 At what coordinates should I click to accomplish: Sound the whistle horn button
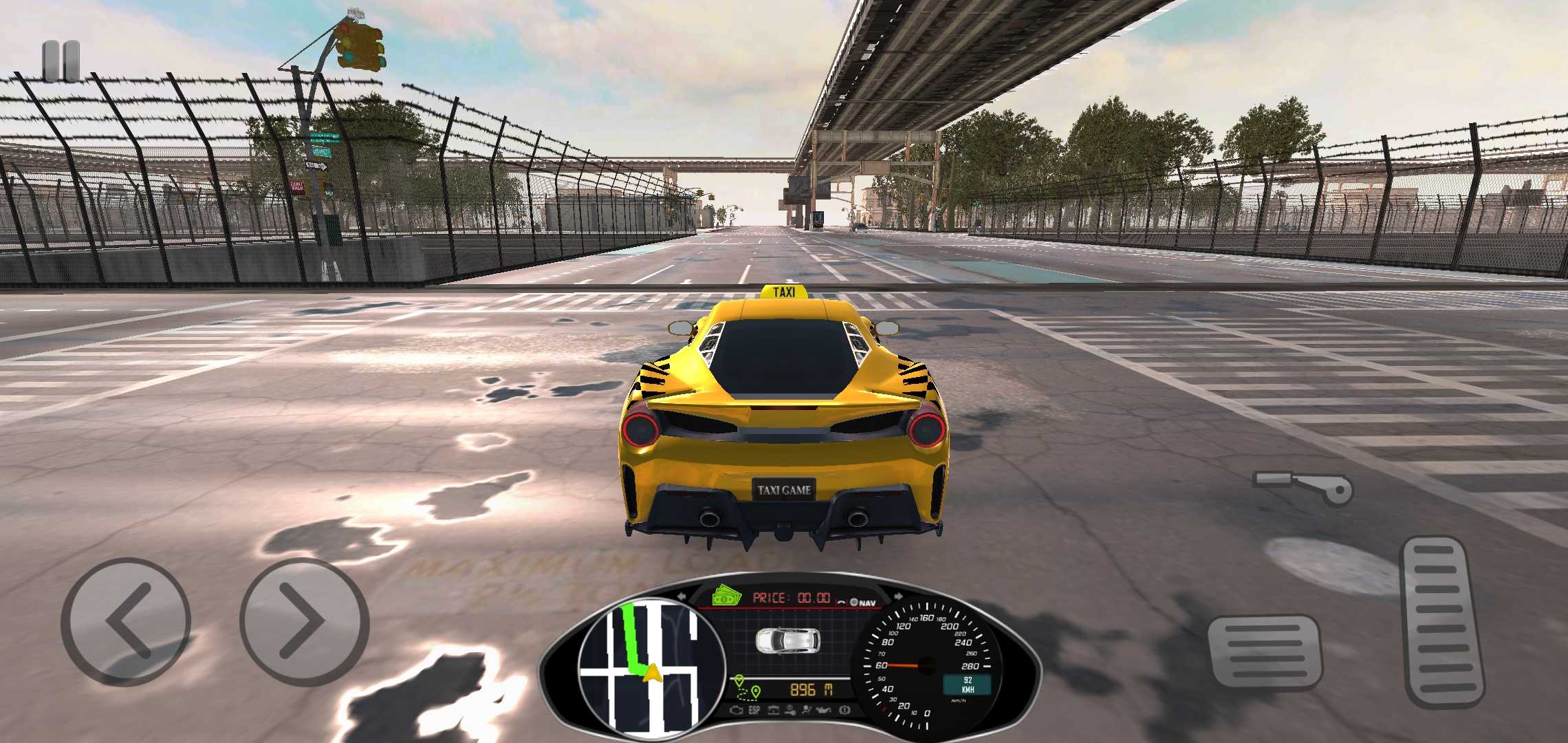pyautogui.click(x=1304, y=486)
